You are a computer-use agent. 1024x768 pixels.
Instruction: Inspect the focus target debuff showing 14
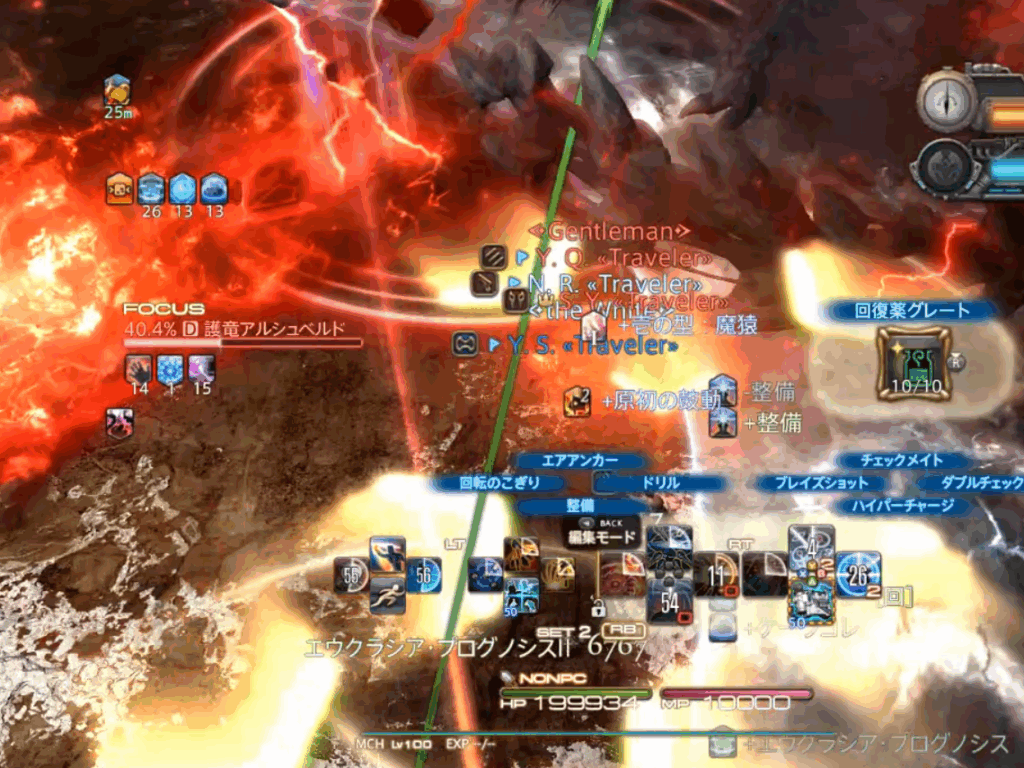tap(139, 369)
